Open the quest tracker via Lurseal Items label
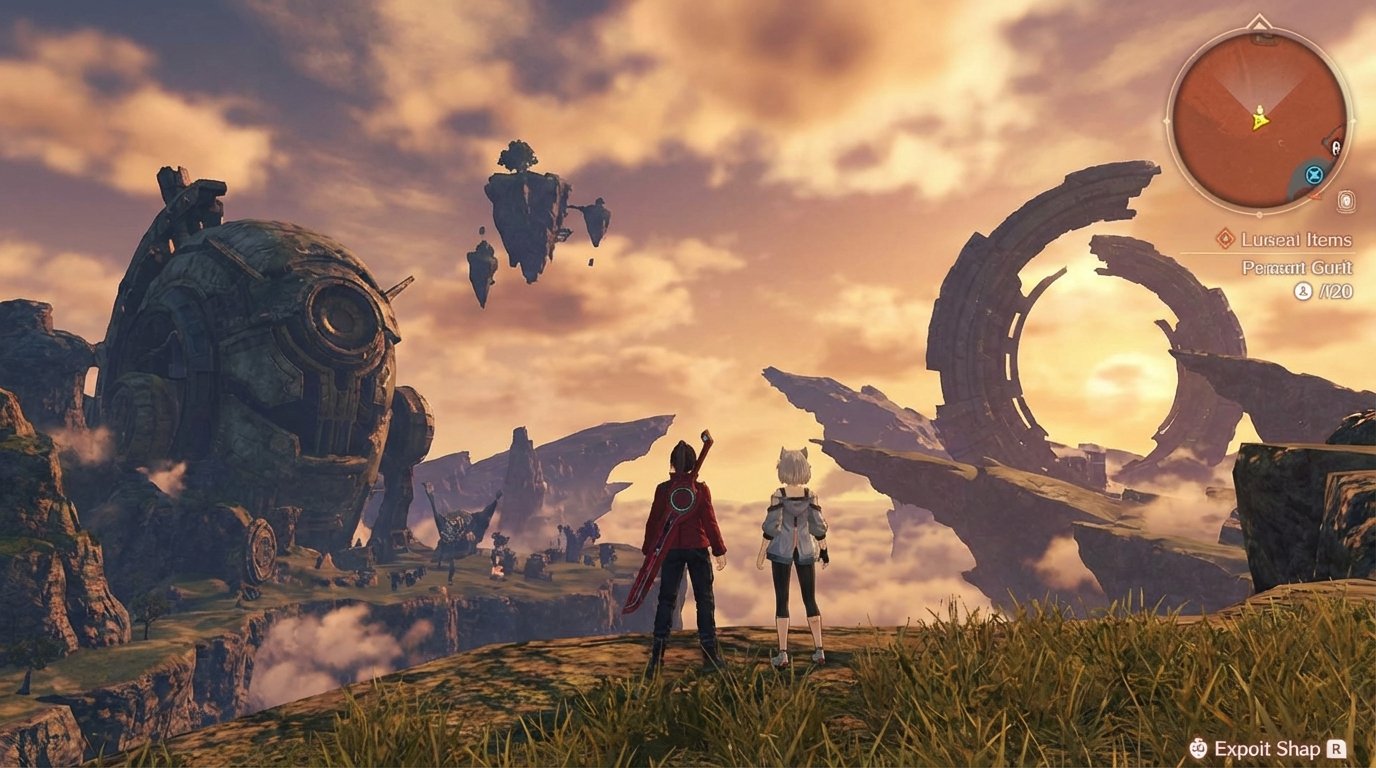 [1295, 238]
